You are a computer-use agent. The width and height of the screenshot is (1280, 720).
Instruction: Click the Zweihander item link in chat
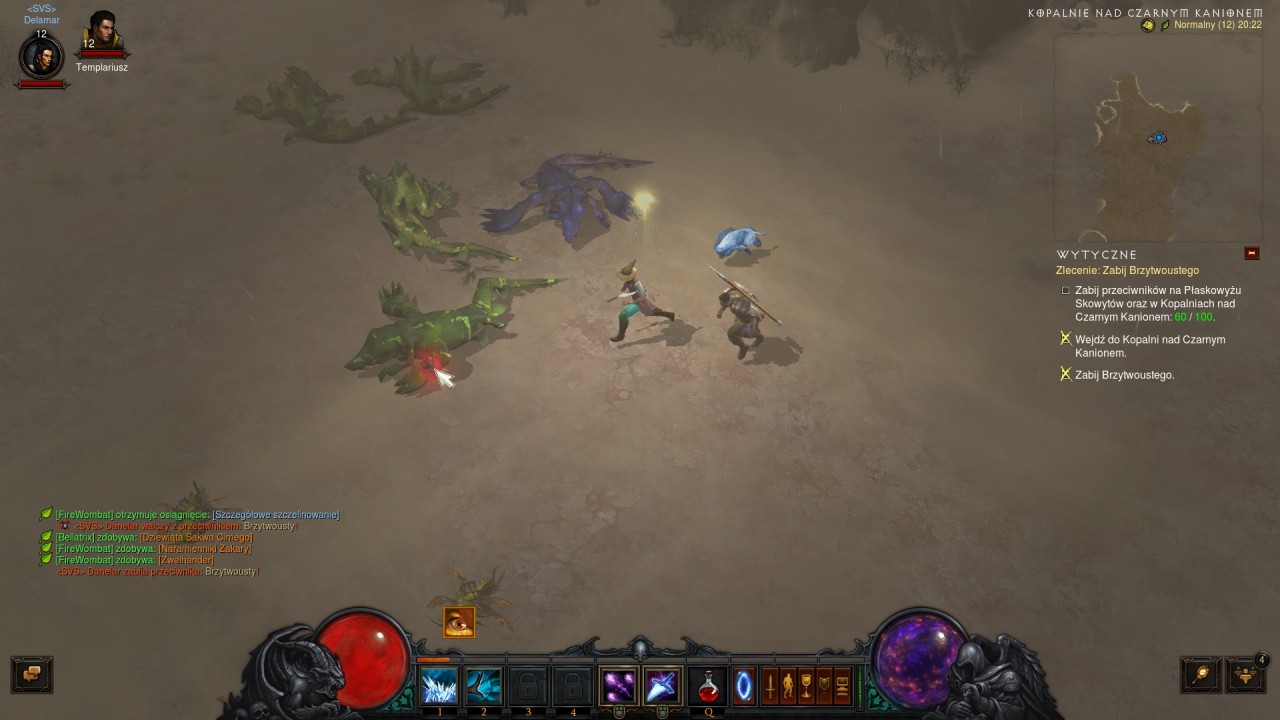pyautogui.click(x=186, y=560)
